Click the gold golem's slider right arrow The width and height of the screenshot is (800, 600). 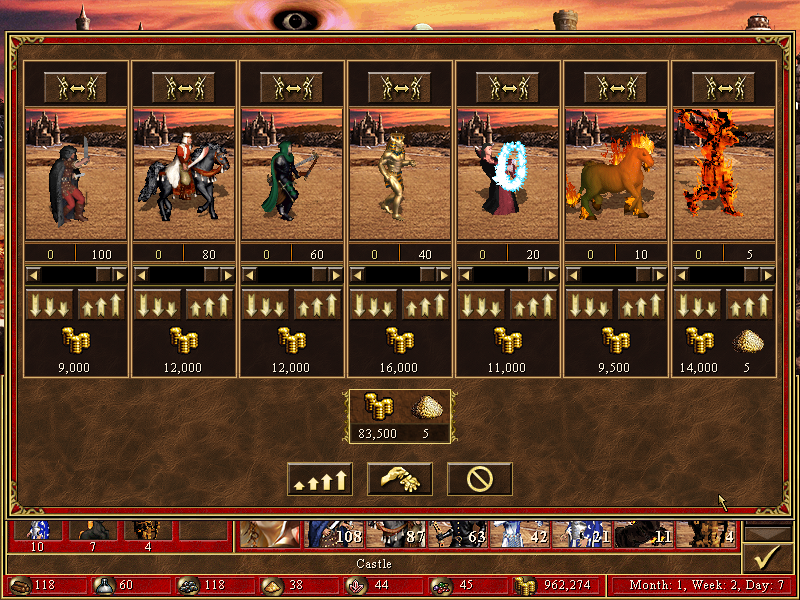tap(443, 274)
